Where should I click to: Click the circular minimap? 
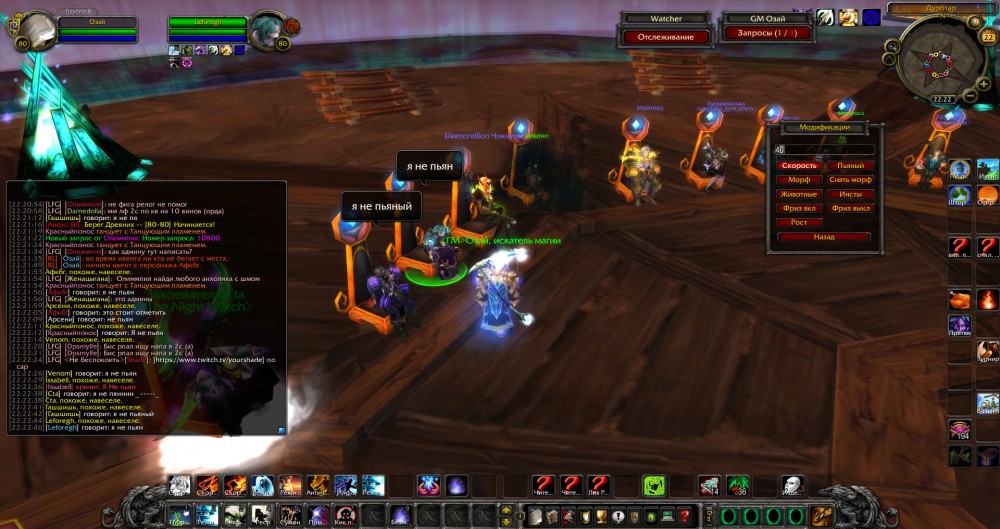click(940, 60)
